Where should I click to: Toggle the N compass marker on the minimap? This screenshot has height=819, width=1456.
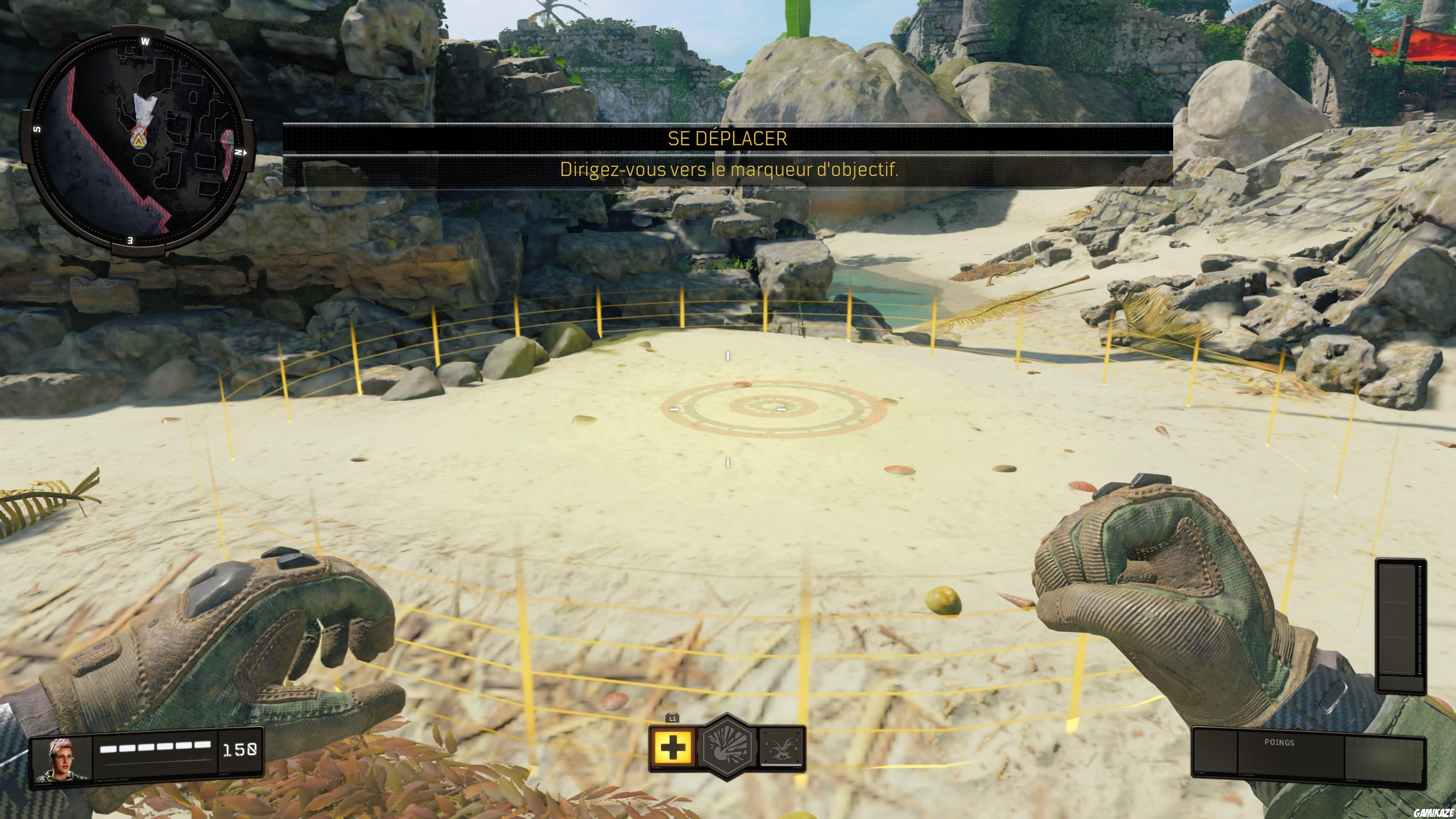pyautogui.click(x=239, y=152)
